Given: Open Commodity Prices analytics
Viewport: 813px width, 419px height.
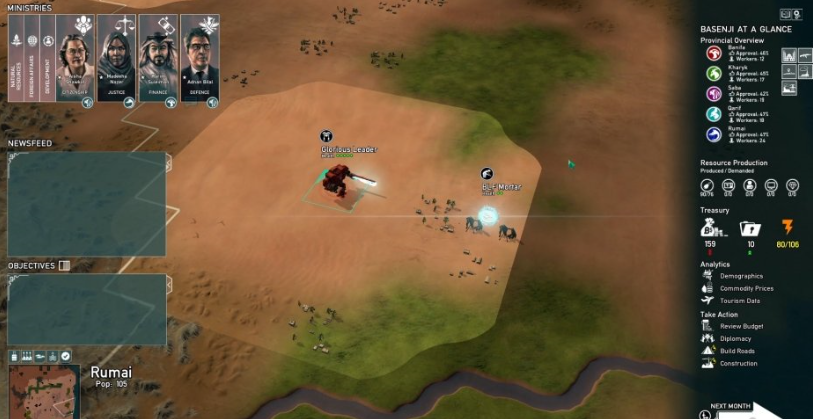Looking at the screenshot, I should click(x=746, y=288).
